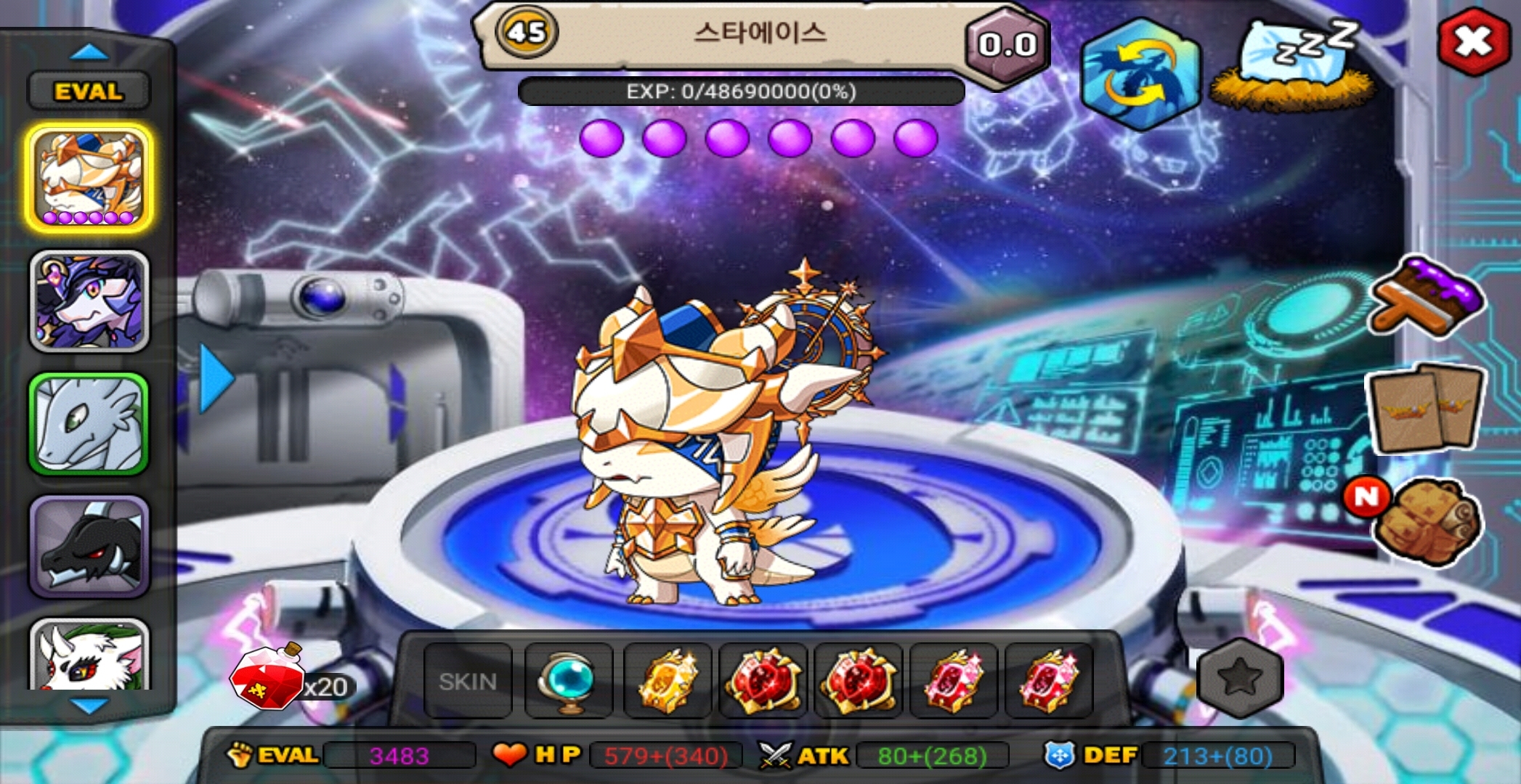Expand the side panel with blue arrow

[215, 378]
